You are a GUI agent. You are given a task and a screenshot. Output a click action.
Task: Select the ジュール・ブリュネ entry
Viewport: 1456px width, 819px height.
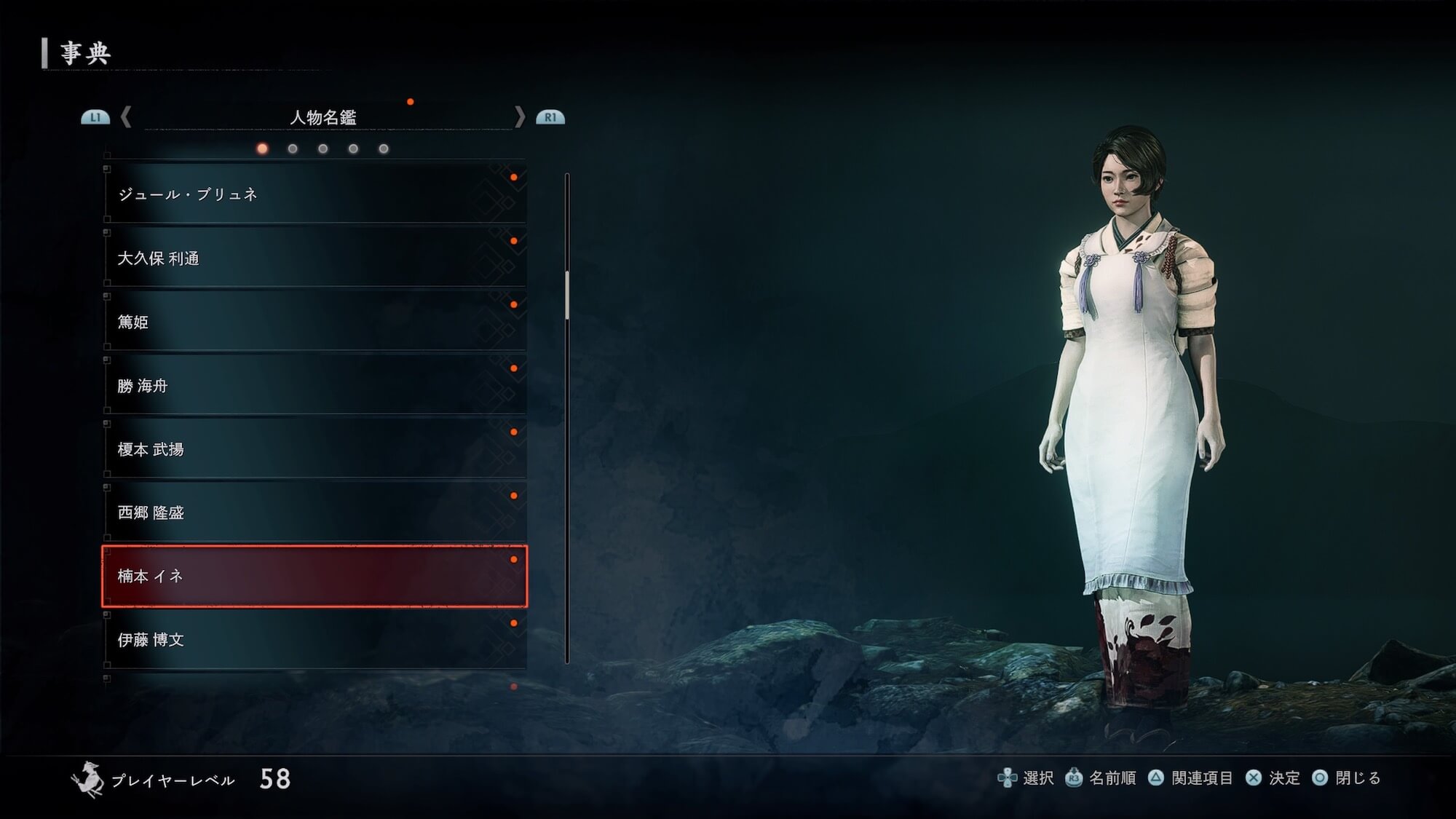coord(314,194)
